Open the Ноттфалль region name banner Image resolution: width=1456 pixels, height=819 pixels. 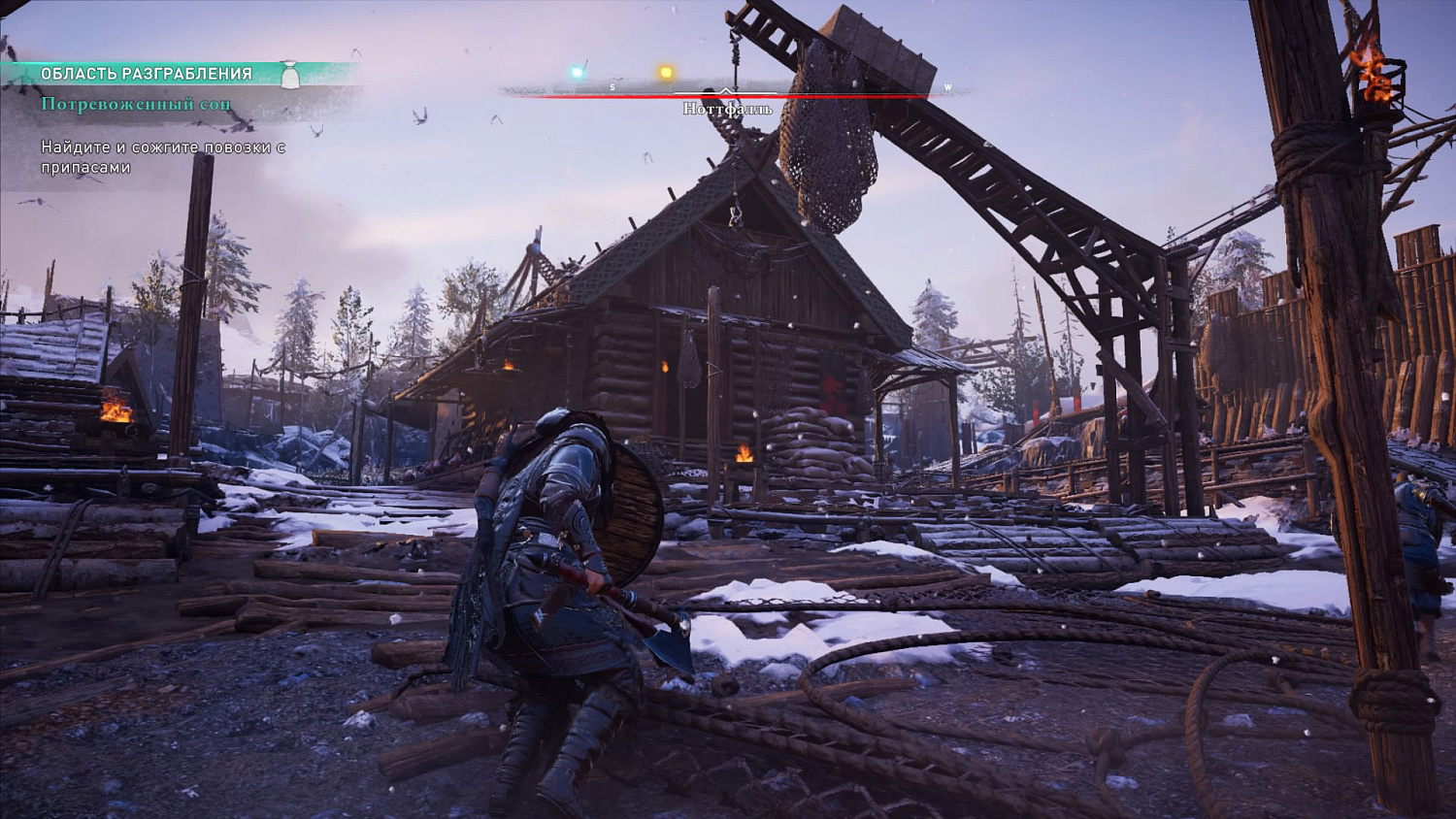click(726, 109)
